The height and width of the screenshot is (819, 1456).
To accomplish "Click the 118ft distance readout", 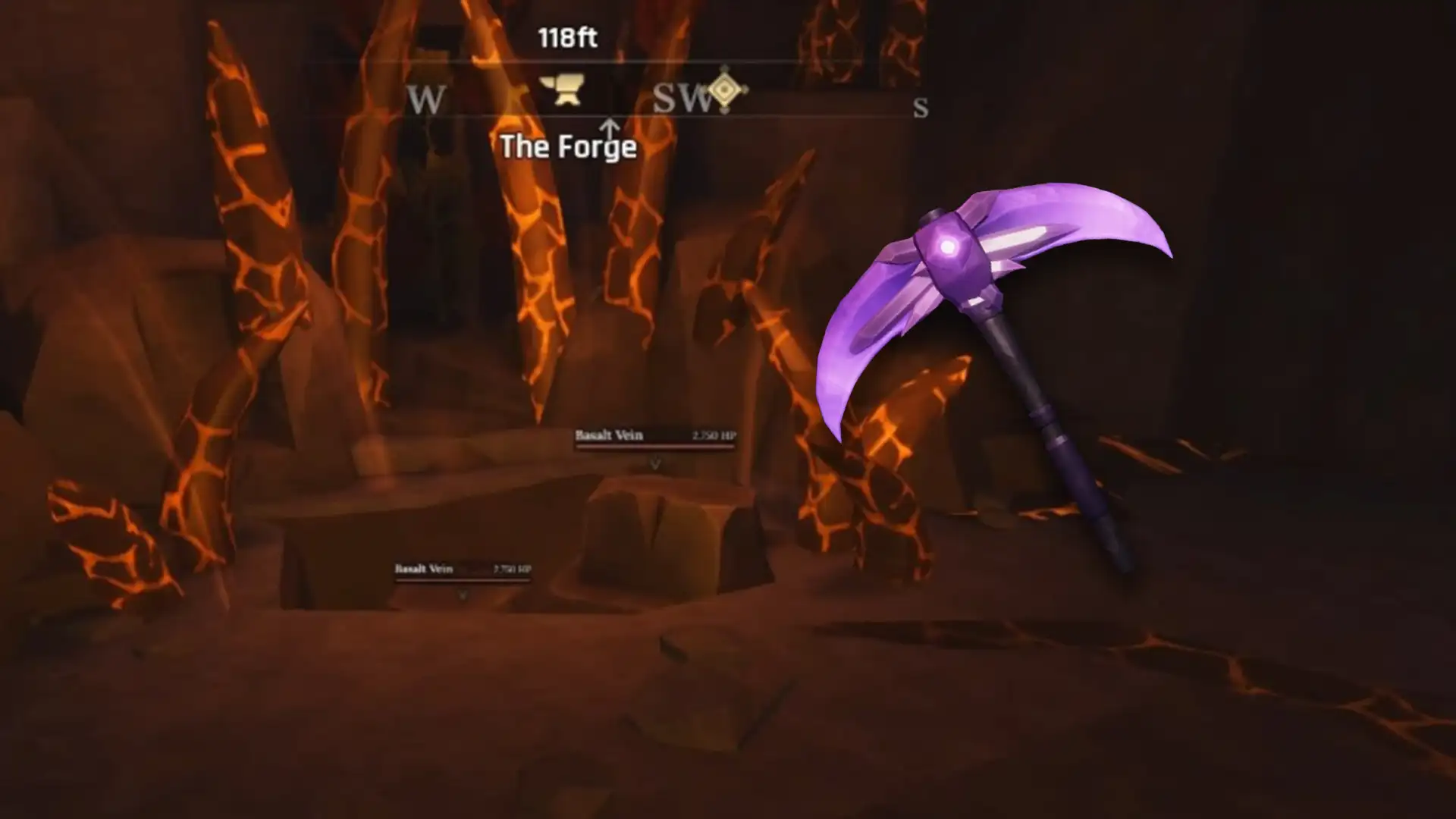I will [x=568, y=36].
